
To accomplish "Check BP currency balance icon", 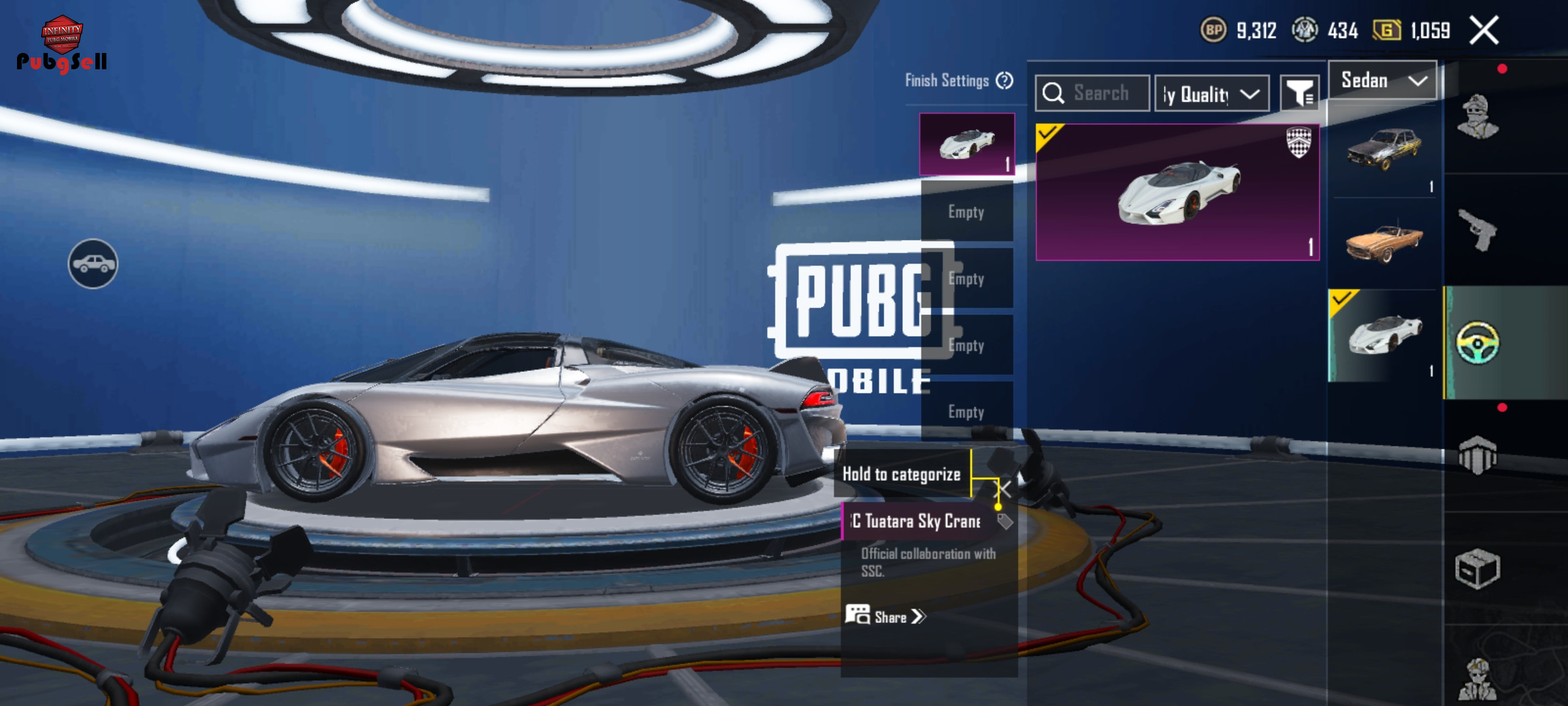I will click(x=1213, y=30).
